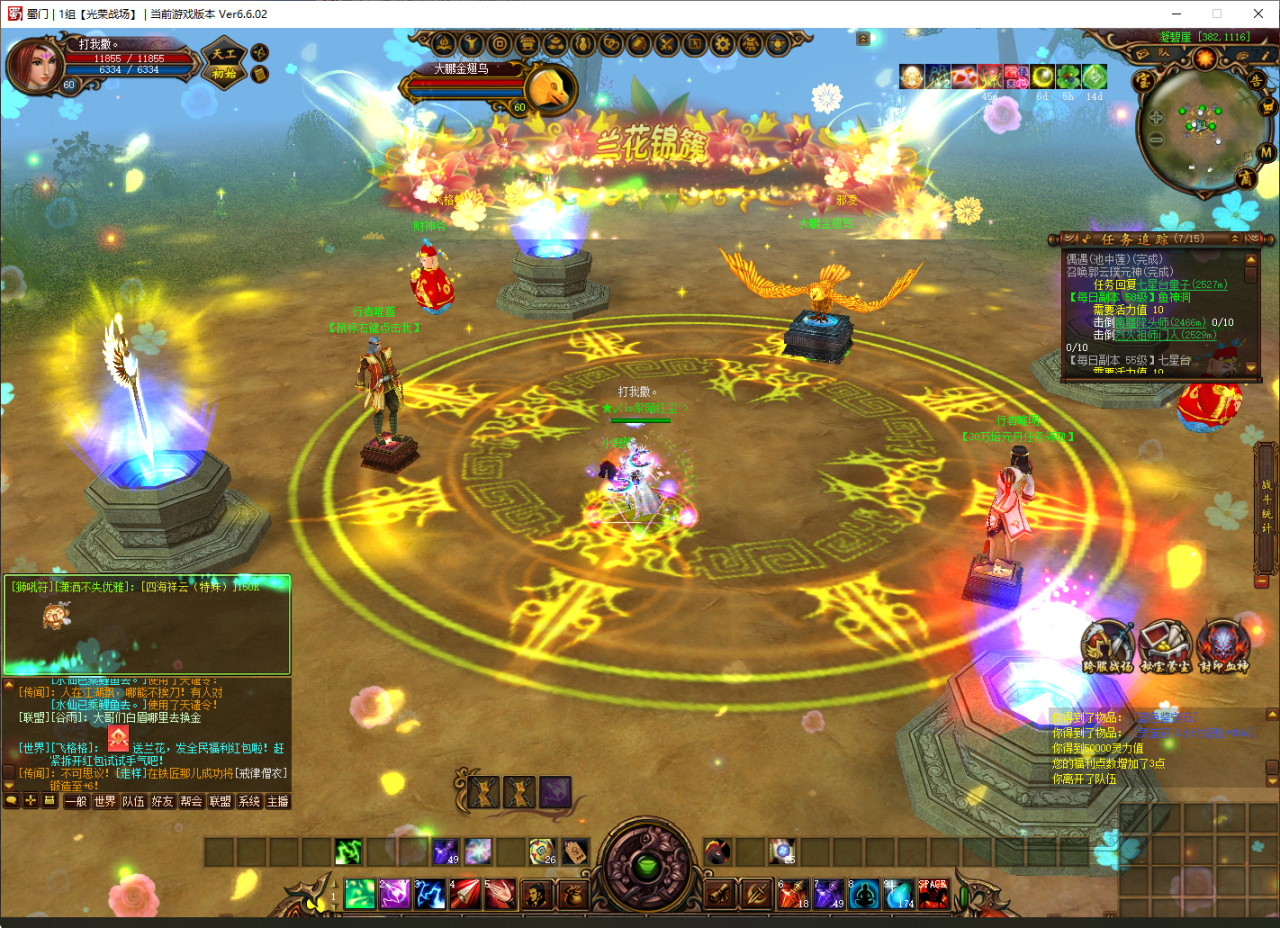Viewport: 1280px width, 928px height.
Task: Activate the green skill in hotbar slot 1
Action: (360, 893)
